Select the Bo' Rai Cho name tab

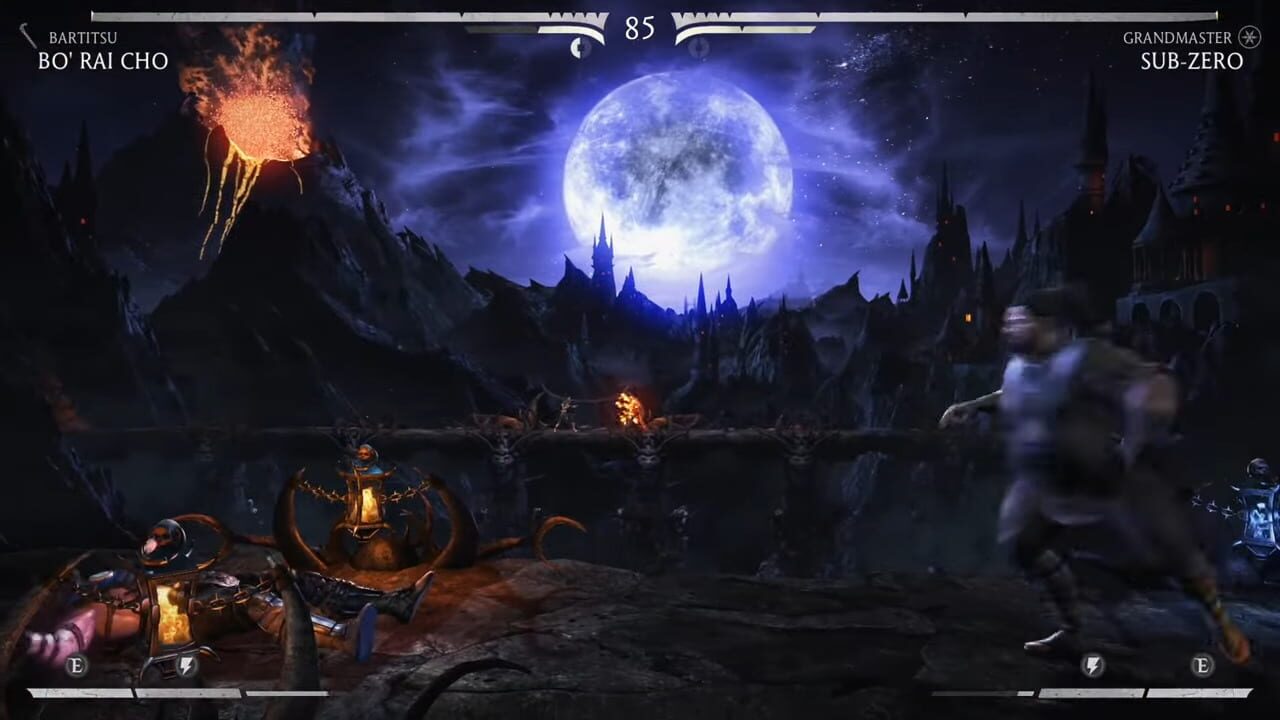105,60
